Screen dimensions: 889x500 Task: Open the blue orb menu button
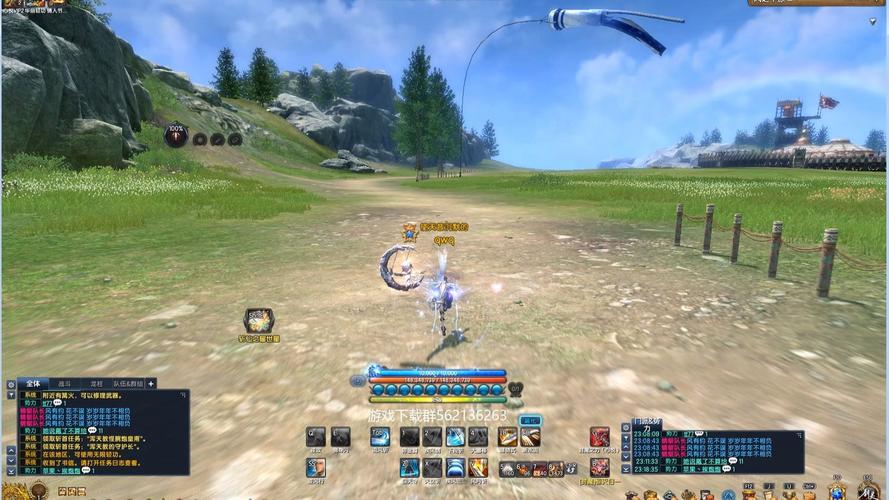[x=358, y=381]
